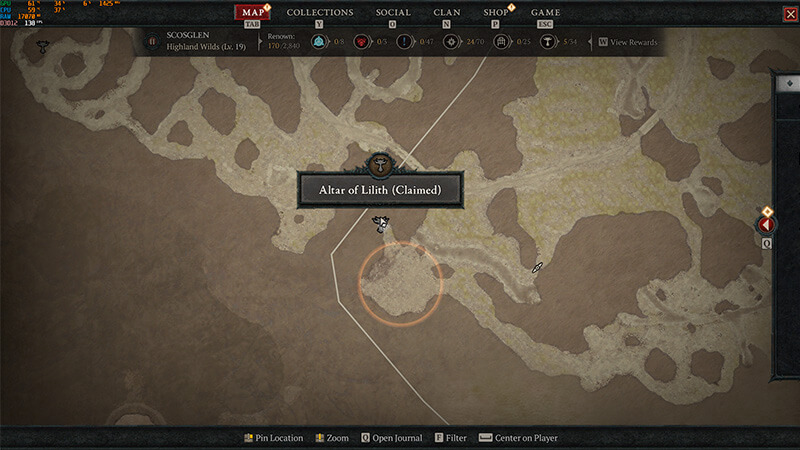Click the waypoints progress icon in renown bar
800x450 pixels.
(319, 42)
